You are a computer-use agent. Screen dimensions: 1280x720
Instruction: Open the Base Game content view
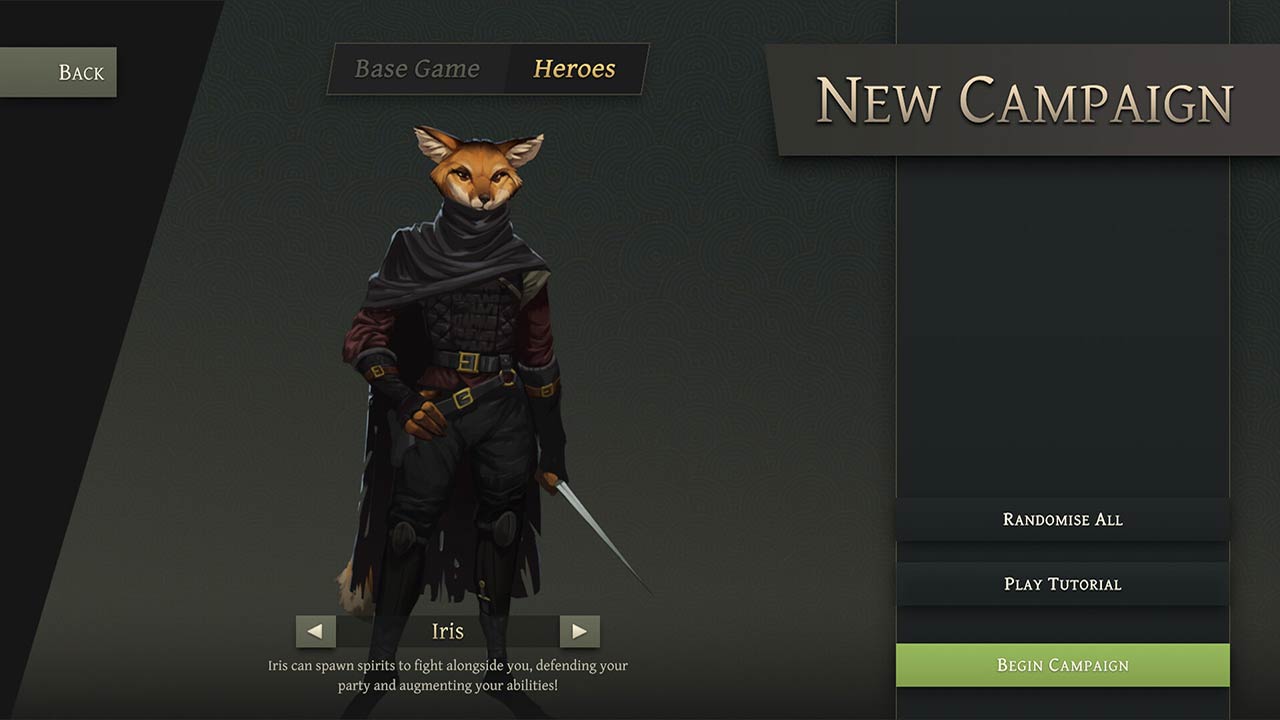[x=418, y=69]
